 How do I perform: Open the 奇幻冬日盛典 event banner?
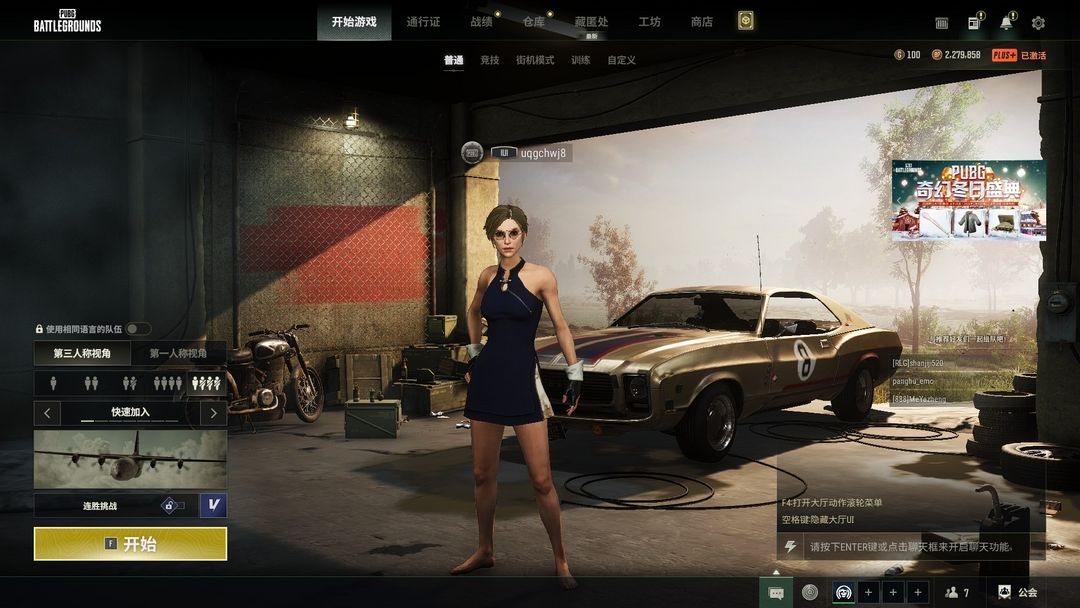(968, 200)
